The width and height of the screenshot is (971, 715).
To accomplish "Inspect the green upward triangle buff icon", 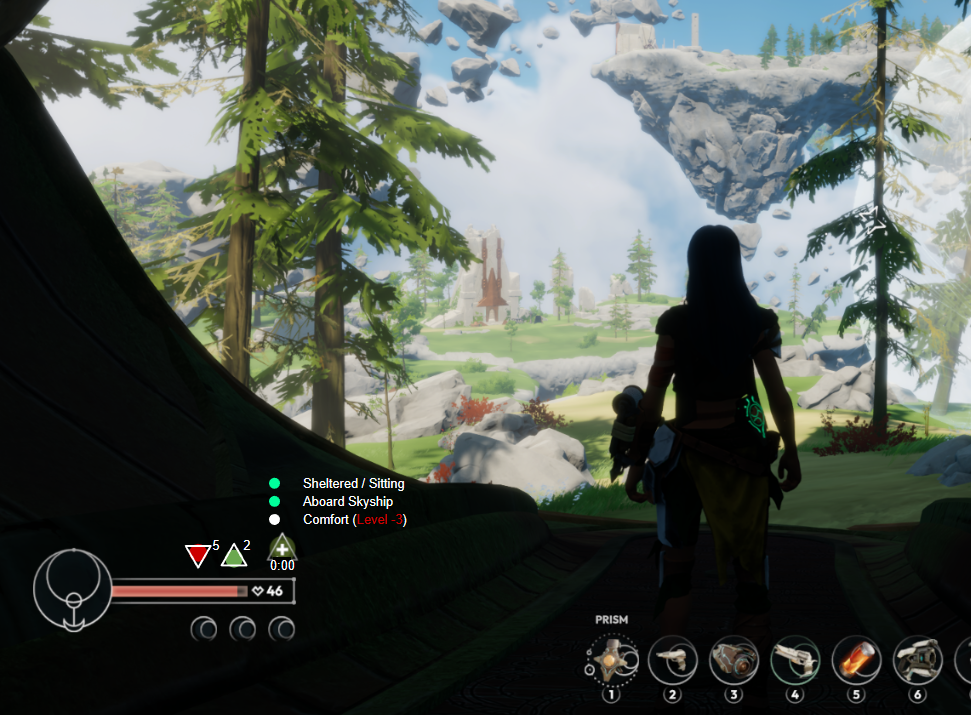I will tap(233, 555).
